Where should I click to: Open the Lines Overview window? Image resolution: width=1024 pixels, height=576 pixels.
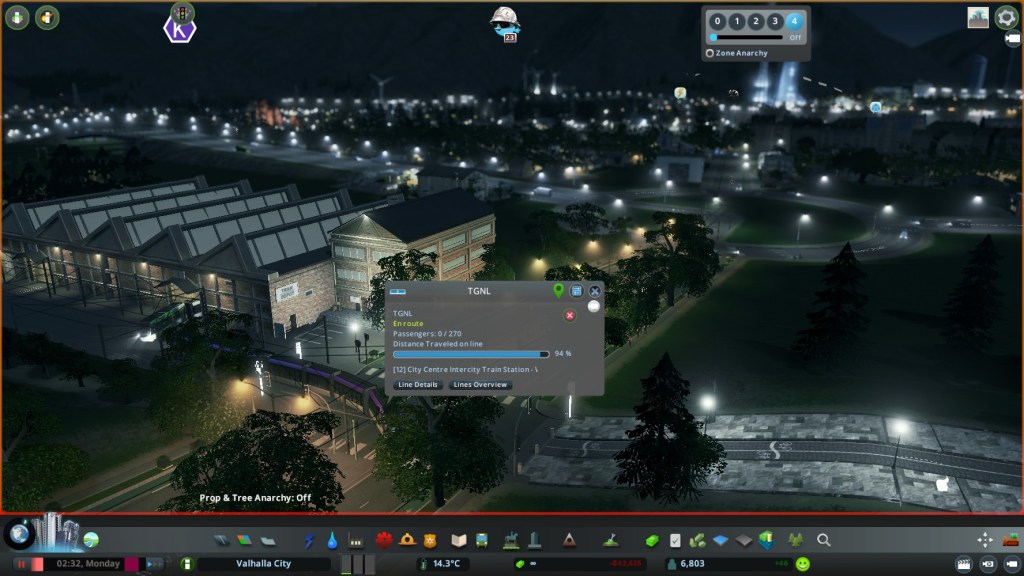click(480, 385)
